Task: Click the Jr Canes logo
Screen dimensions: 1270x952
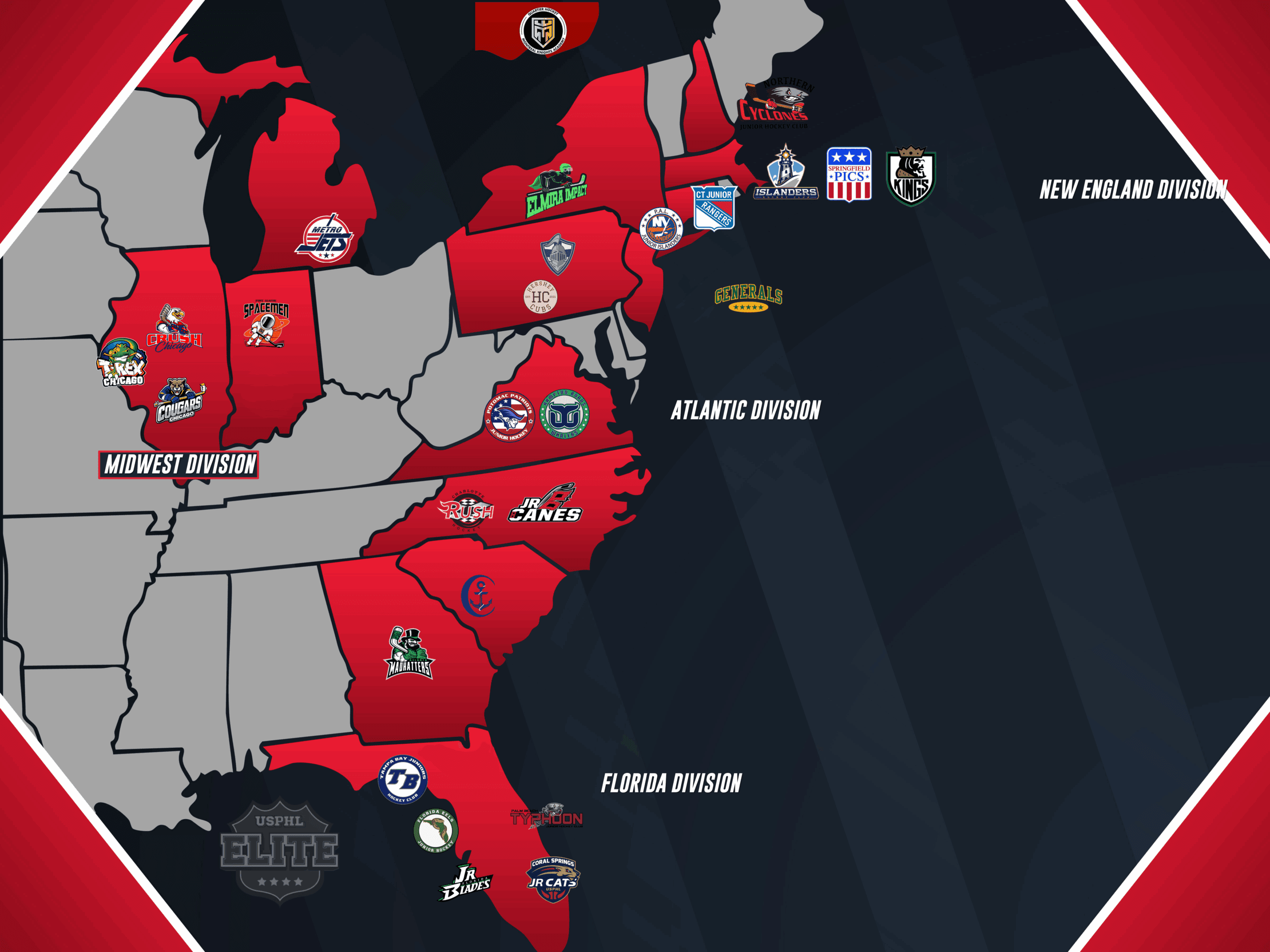Action: [545, 504]
